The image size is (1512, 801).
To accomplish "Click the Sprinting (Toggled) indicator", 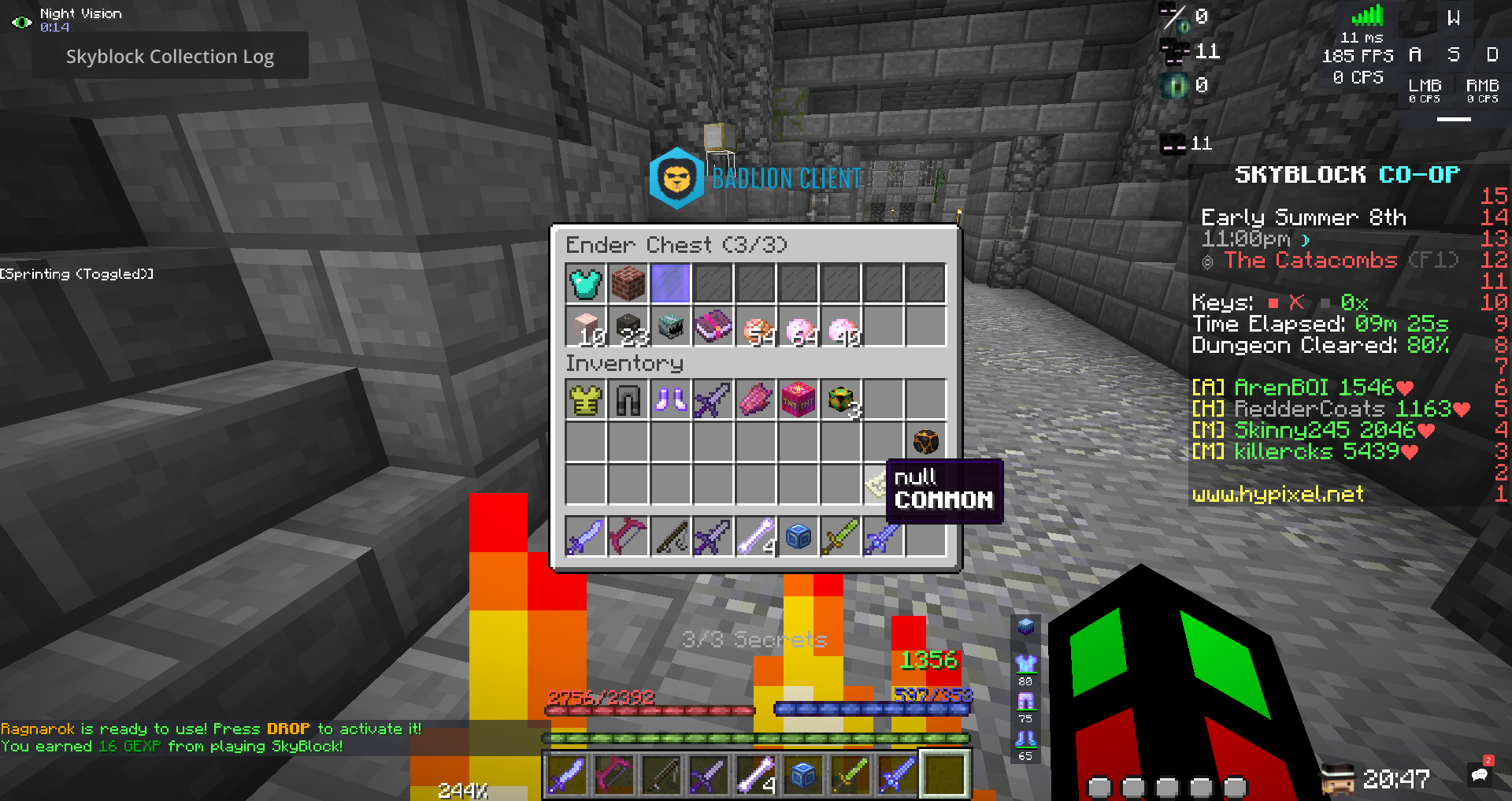I will (76, 273).
